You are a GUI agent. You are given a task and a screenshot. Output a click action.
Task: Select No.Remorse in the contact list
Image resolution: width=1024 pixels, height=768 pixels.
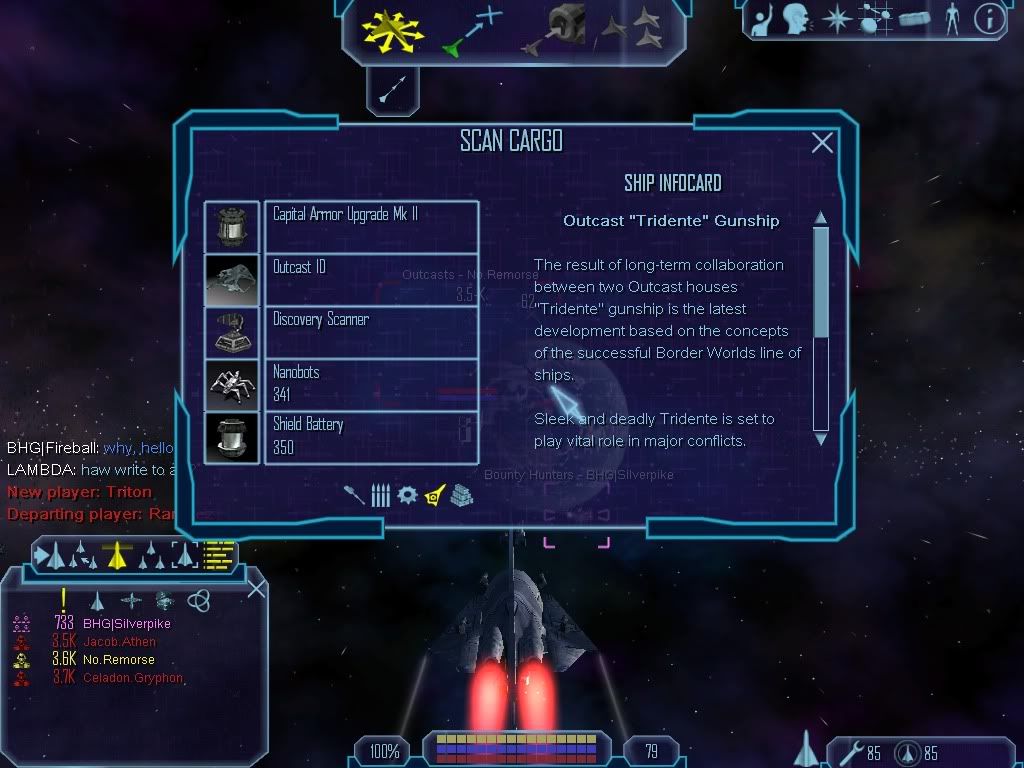118,660
